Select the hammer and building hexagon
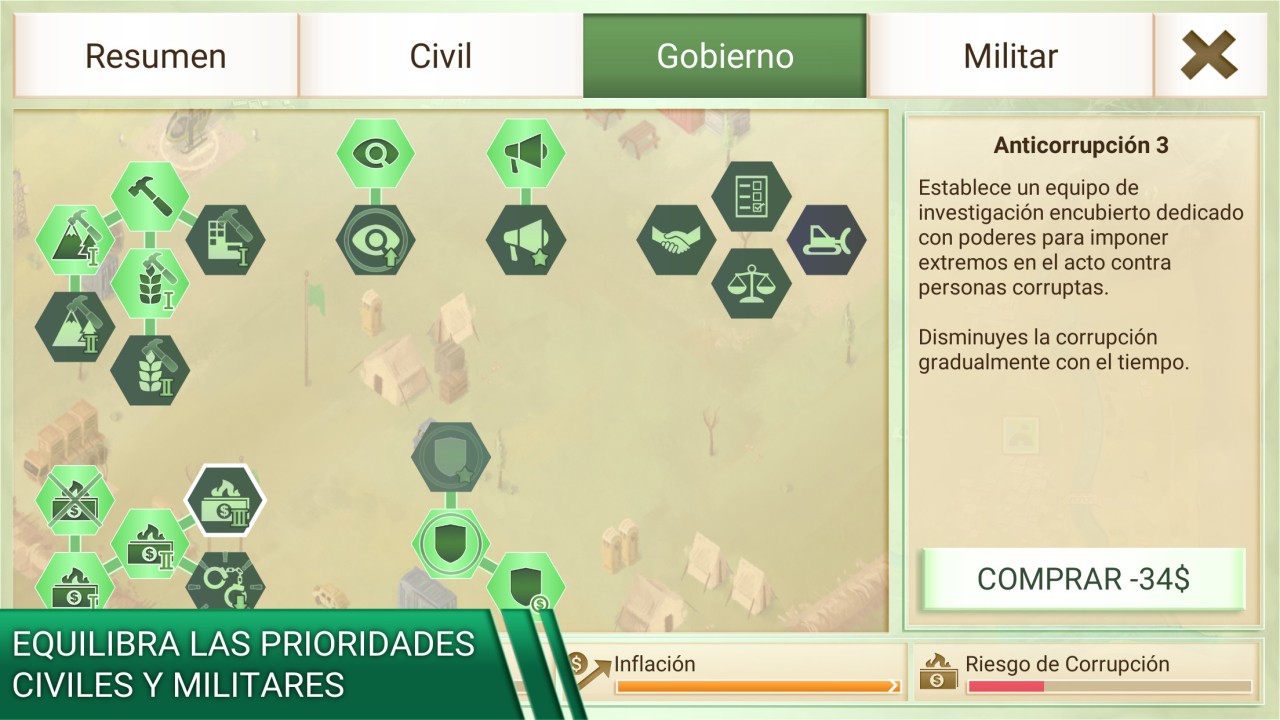The width and height of the screenshot is (1280, 720). 226,240
